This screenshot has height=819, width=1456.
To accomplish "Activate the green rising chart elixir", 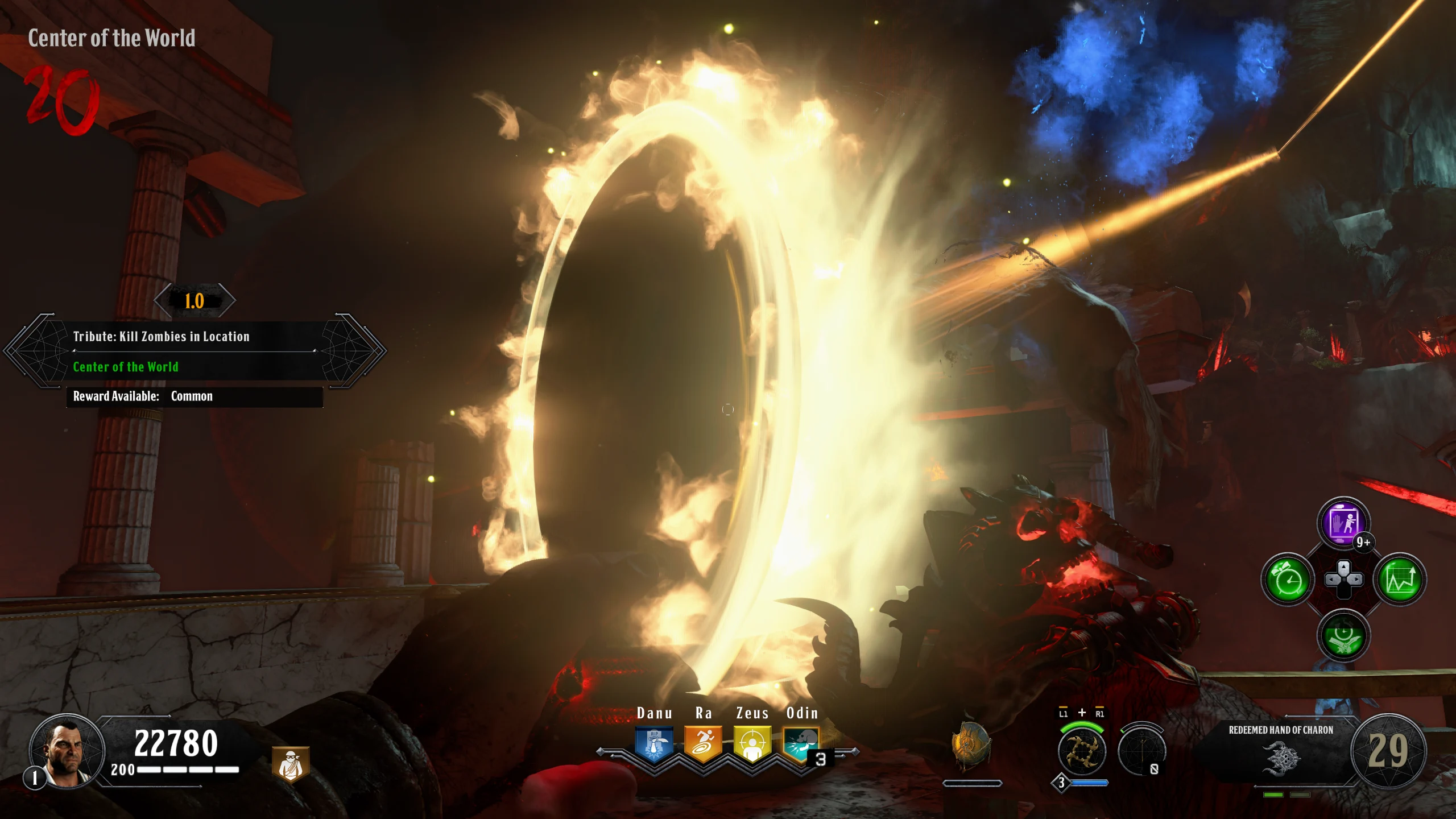I will (1400, 580).
